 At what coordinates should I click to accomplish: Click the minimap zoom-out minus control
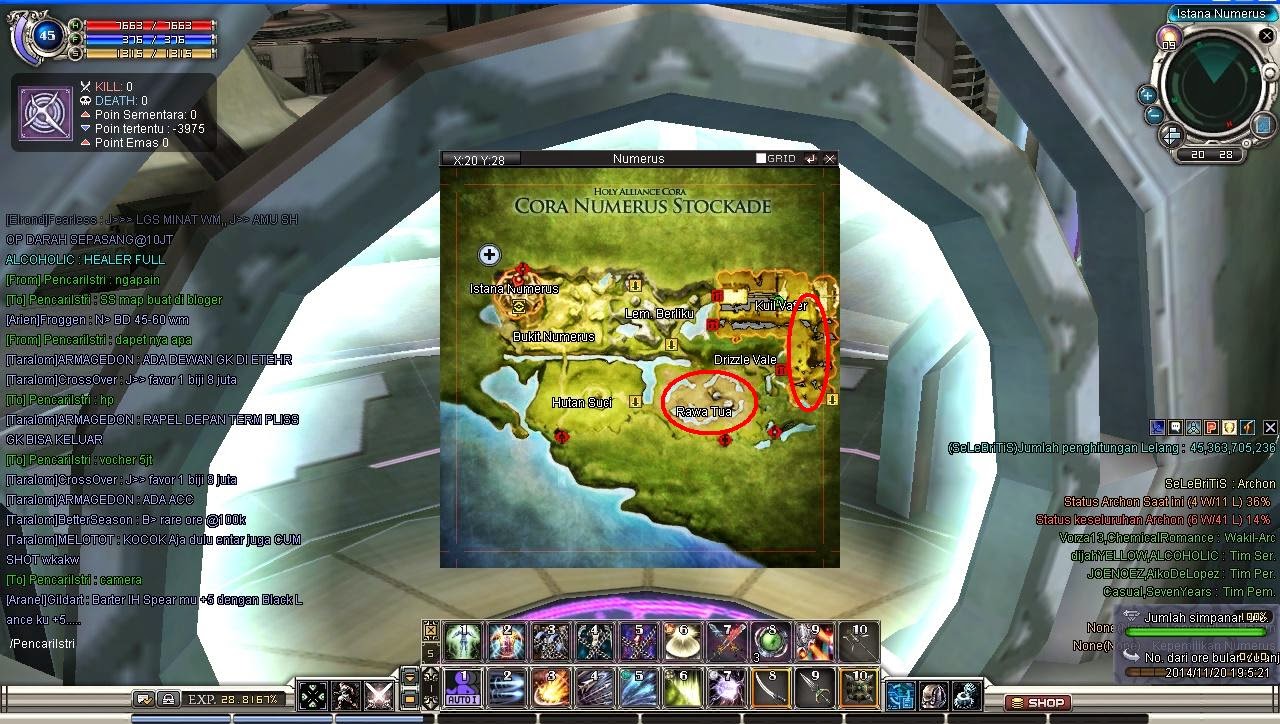(1153, 114)
